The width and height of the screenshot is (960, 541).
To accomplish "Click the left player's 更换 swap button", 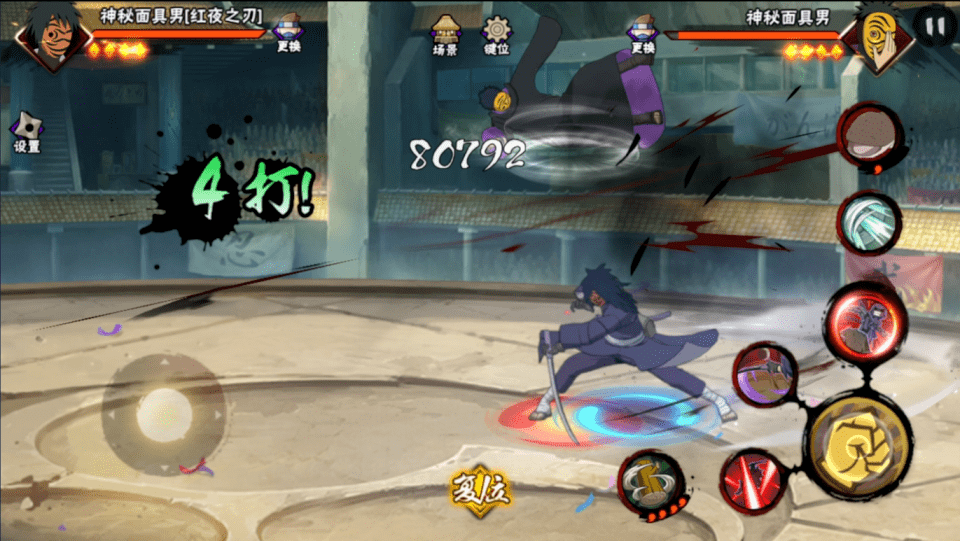I will pos(288,34).
